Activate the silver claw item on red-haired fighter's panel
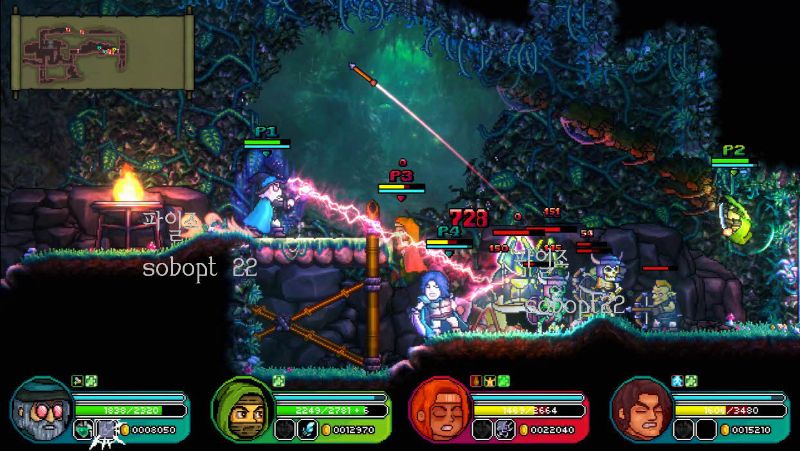 505,430
